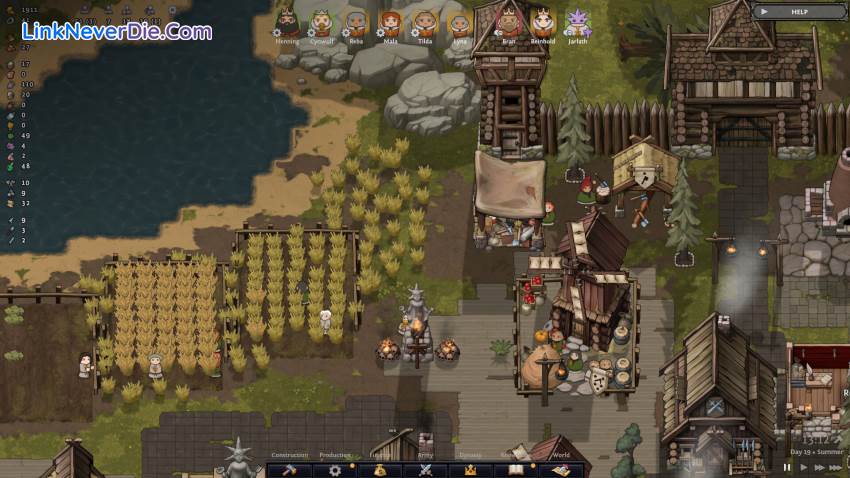Image resolution: width=850 pixels, height=478 pixels.
Task: Open the Army crossed swords menu
Action: (x=425, y=469)
